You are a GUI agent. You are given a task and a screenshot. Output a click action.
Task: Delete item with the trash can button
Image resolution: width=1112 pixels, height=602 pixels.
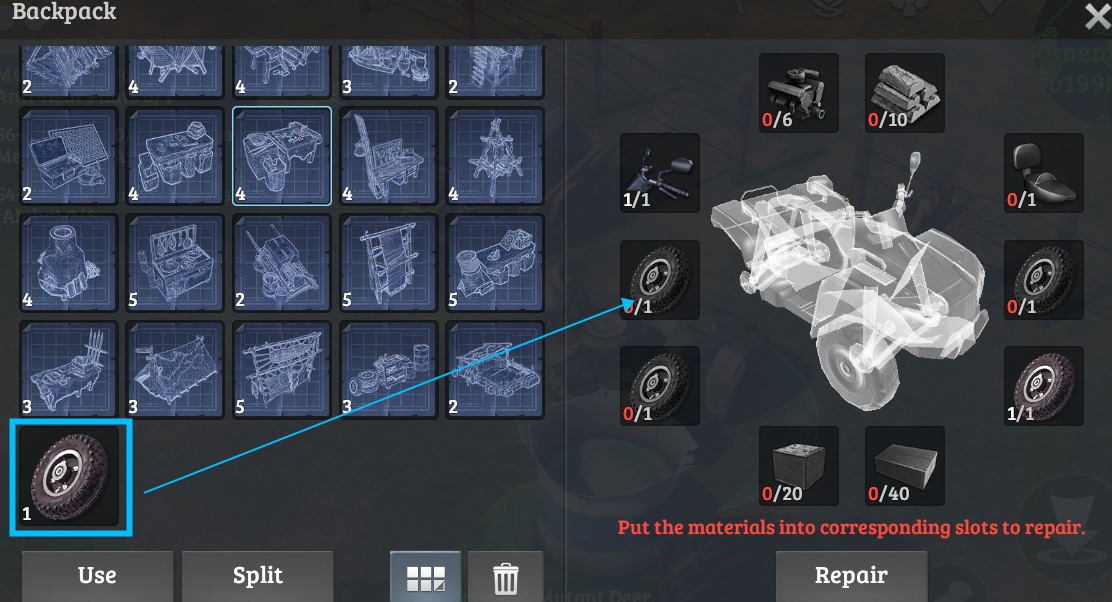click(505, 577)
